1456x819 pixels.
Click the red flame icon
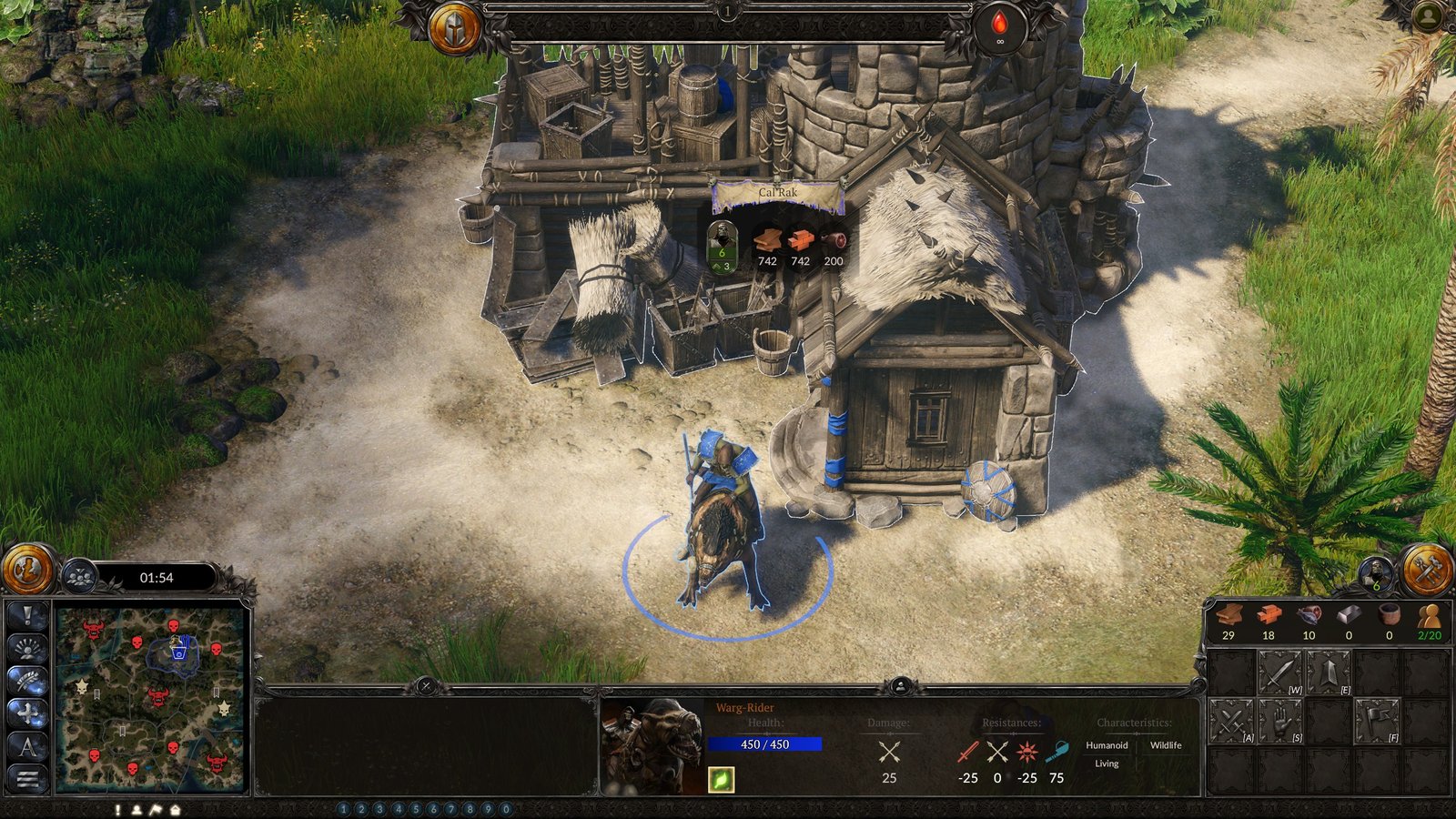[x=999, y=25]
